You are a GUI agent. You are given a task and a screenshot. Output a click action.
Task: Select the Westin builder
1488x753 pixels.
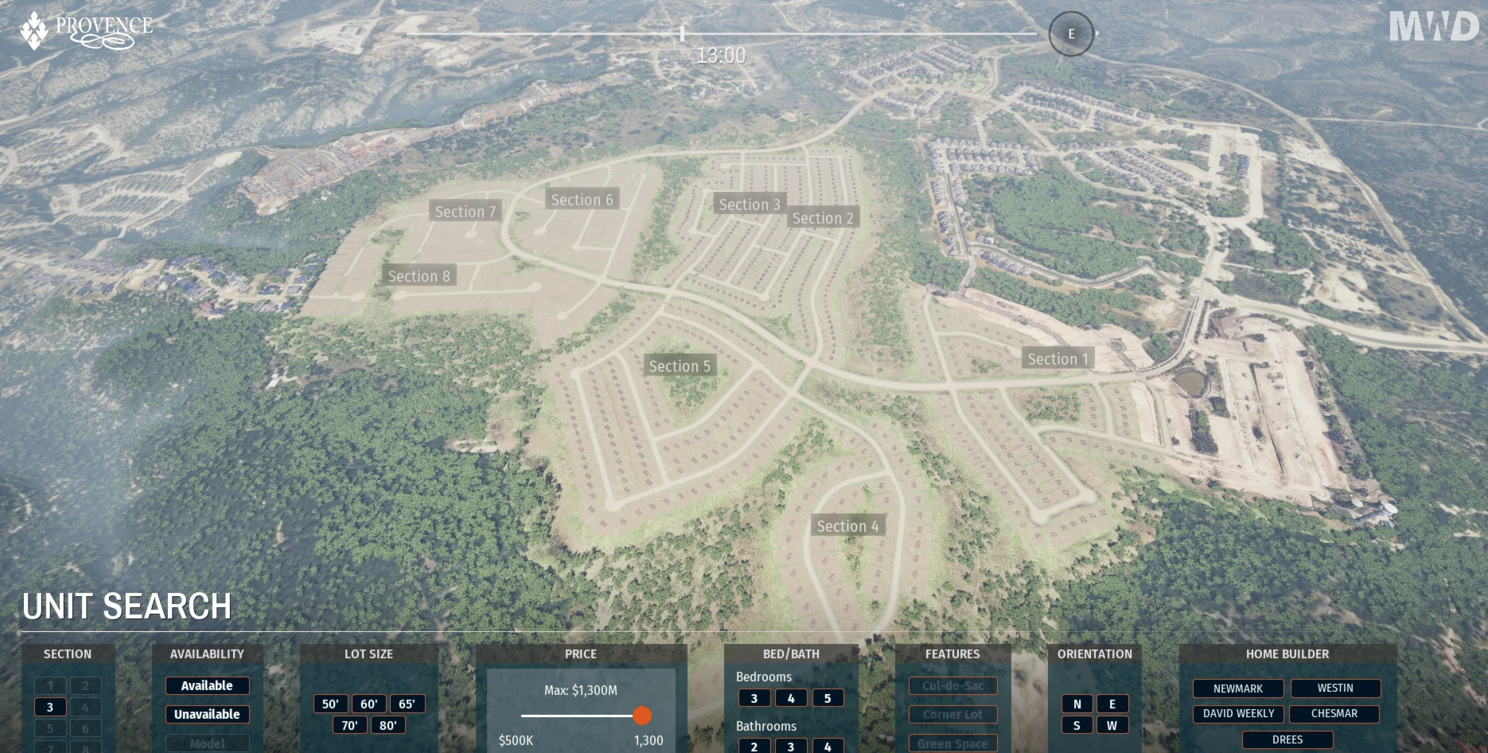pos(1335,688)
